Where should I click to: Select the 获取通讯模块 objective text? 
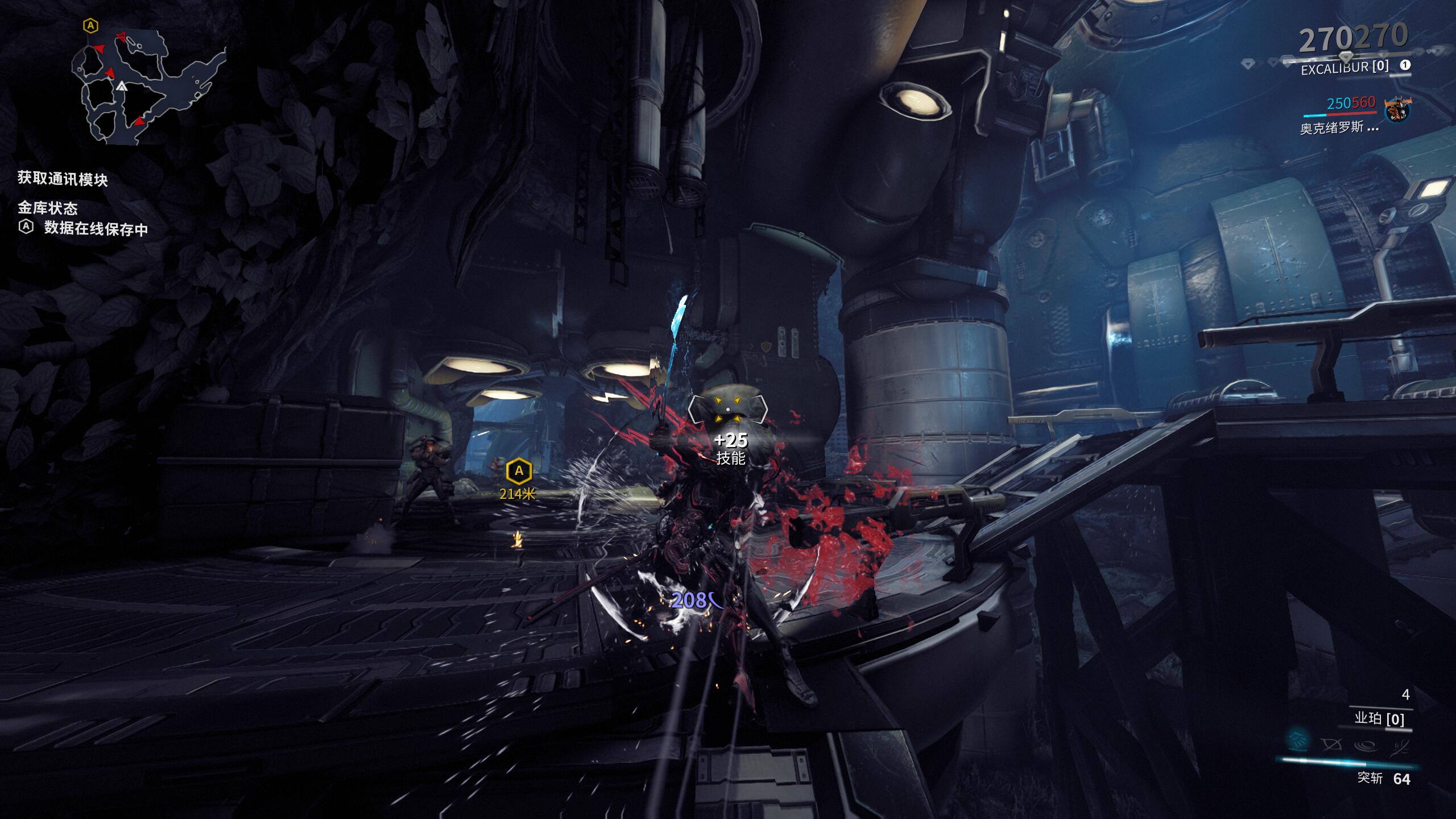point(63,179)
